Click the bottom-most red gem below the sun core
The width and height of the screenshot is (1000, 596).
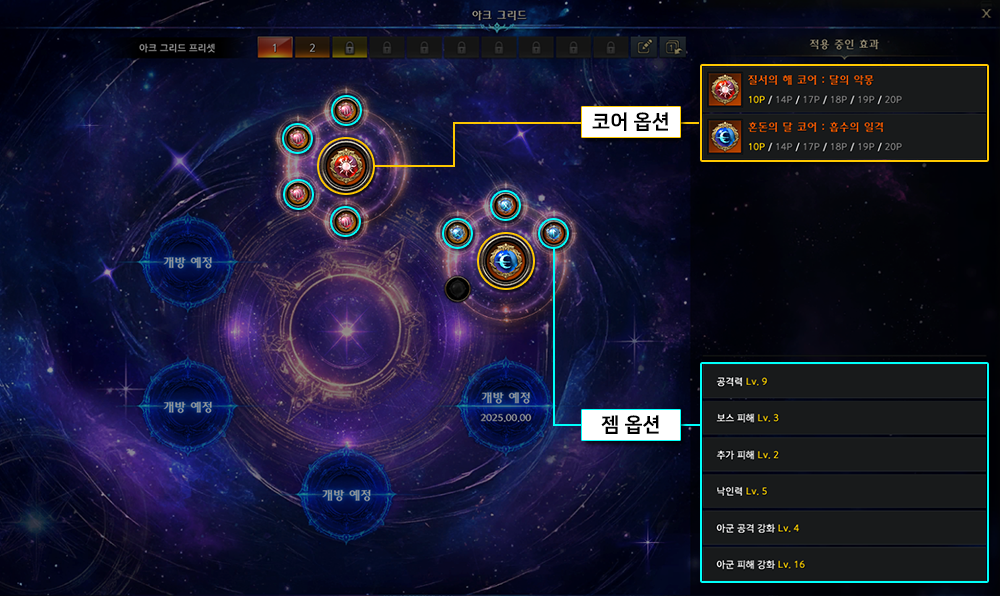[x=345, y=220]
